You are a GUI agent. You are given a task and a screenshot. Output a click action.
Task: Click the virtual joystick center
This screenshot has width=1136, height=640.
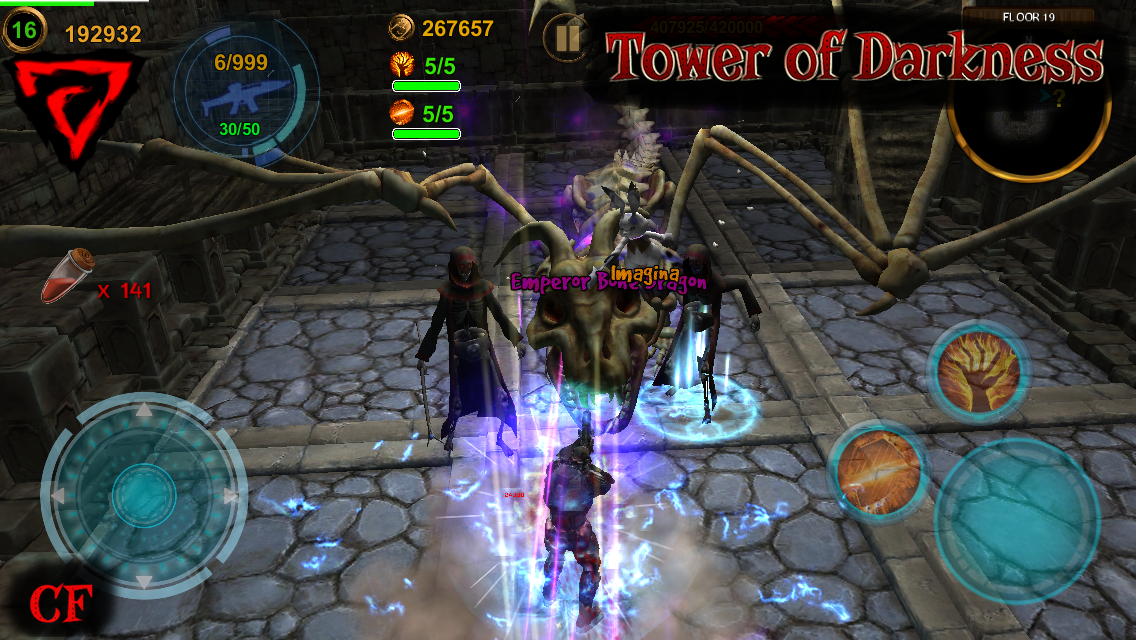pos(142,494)
